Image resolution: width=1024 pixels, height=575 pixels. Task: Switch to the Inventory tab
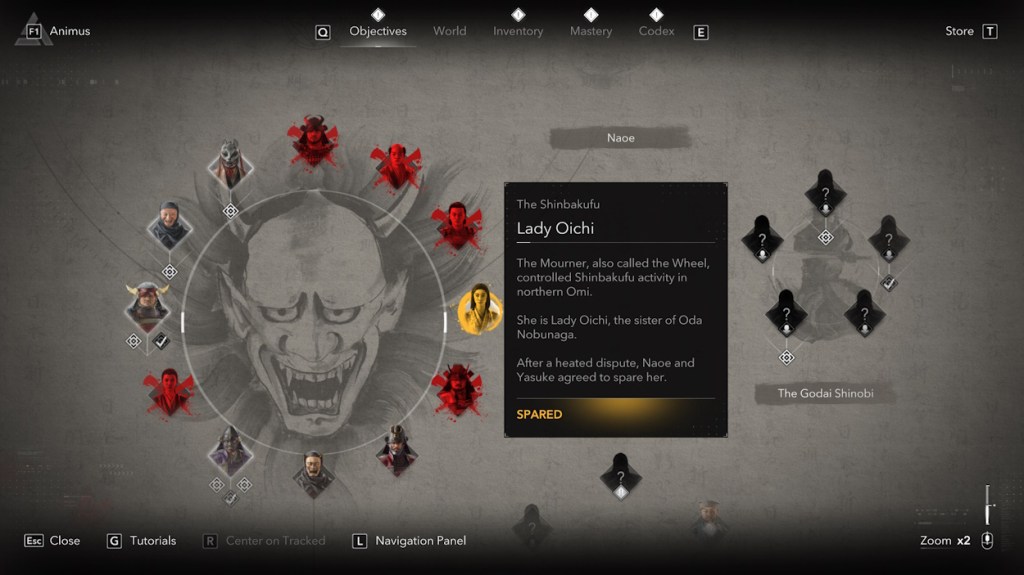pyautogui.click(x=518, y=31)
